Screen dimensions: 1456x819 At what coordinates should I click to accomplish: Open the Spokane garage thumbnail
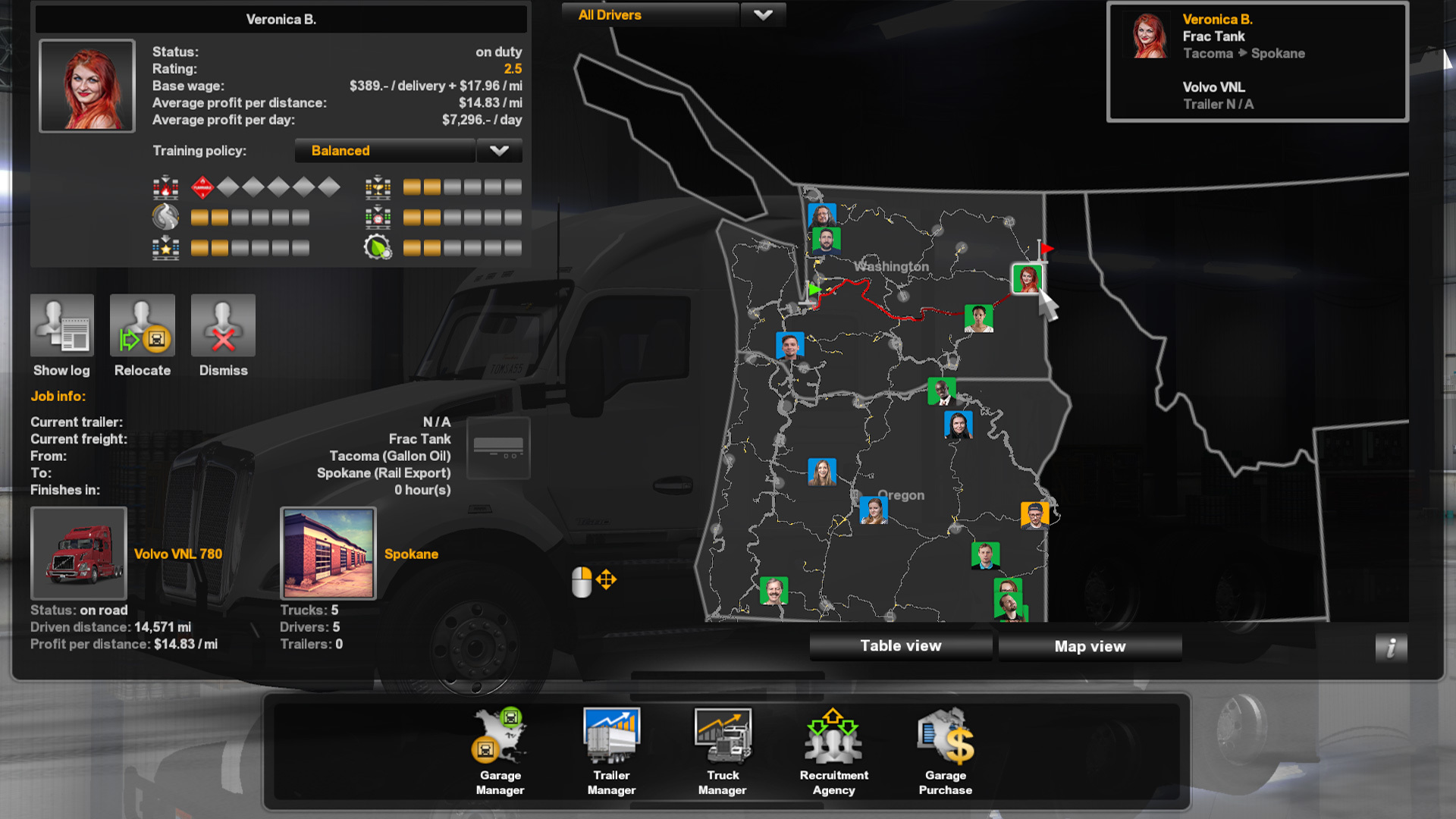(328, 554)
